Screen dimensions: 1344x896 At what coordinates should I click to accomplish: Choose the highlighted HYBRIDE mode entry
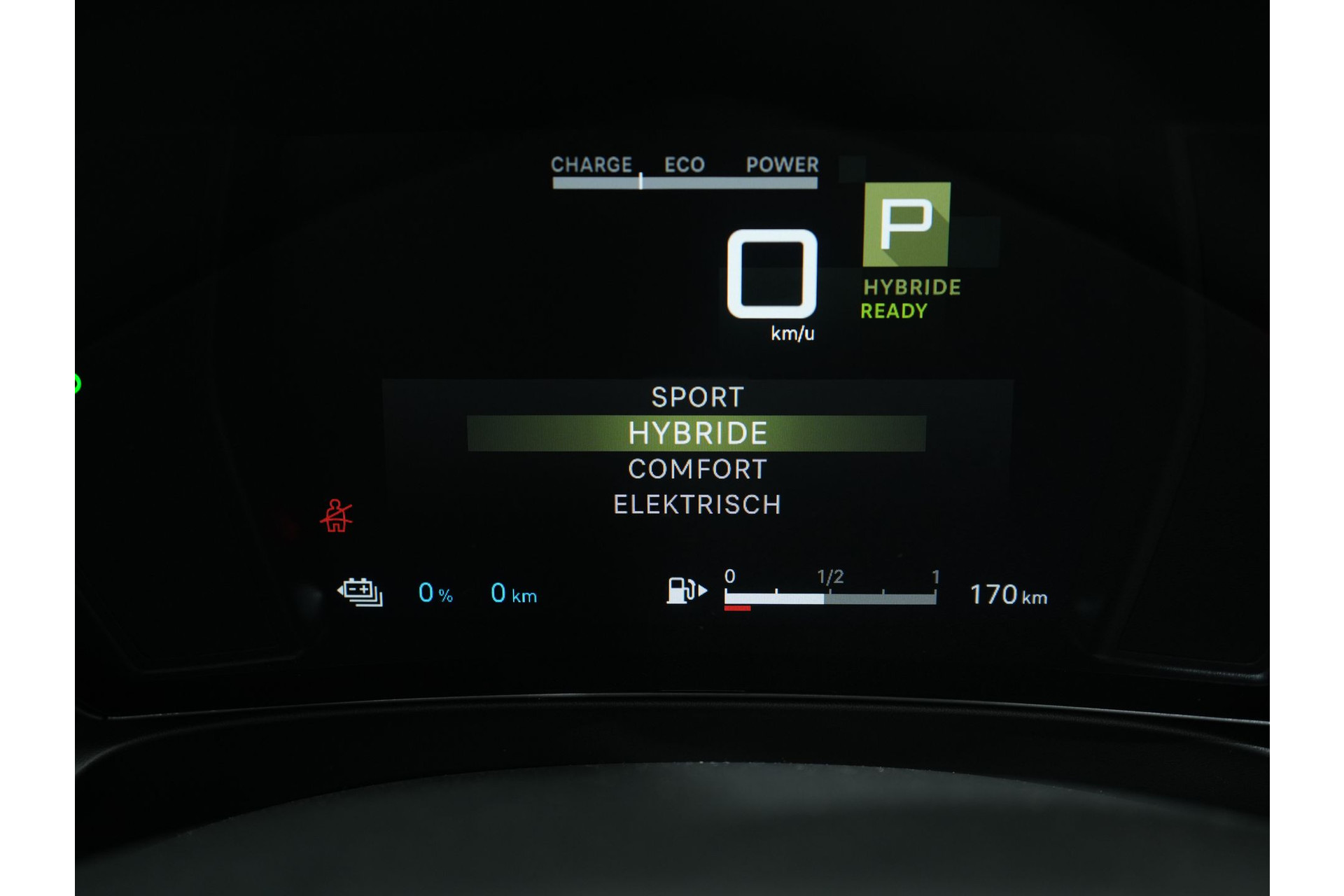click(x=697, y=433)
